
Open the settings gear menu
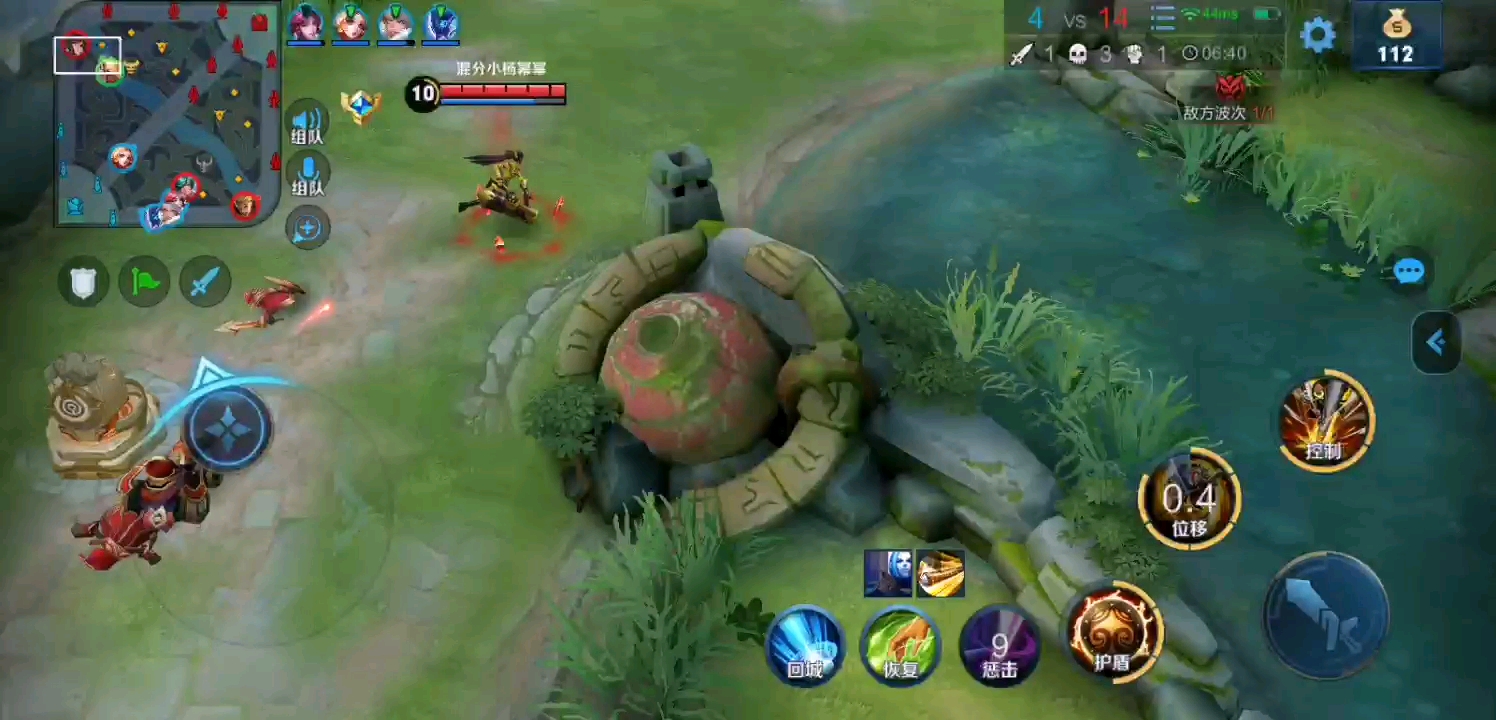[x=1317, y=35]
